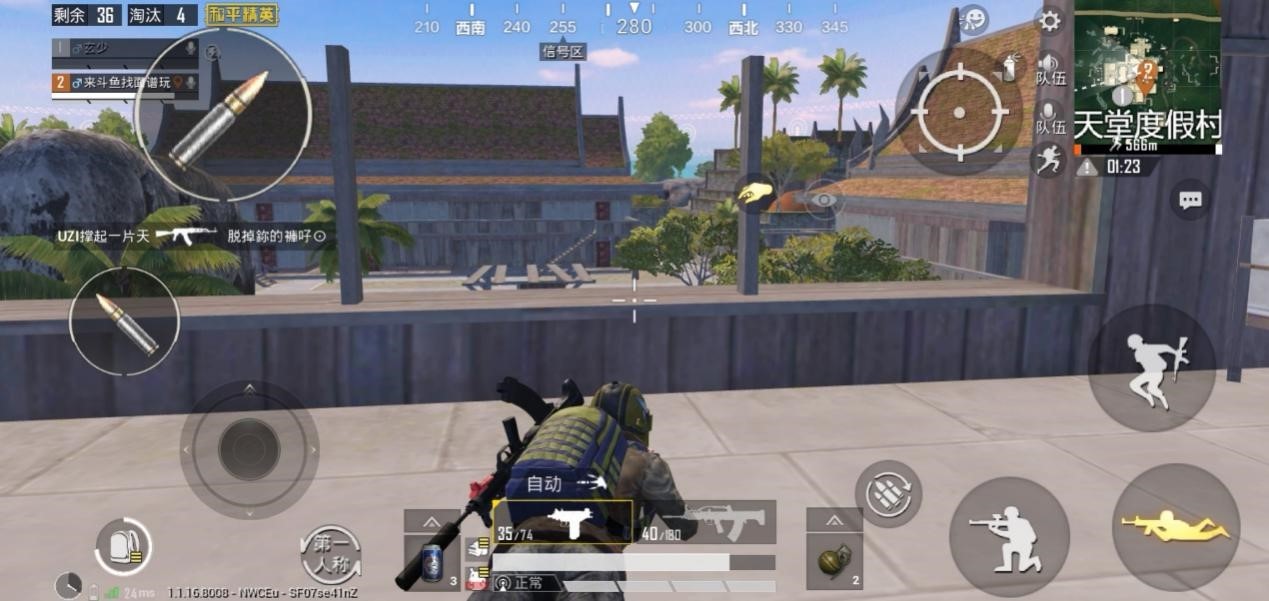Select the grenade slot
The image size is (1269, 601).
833,560
